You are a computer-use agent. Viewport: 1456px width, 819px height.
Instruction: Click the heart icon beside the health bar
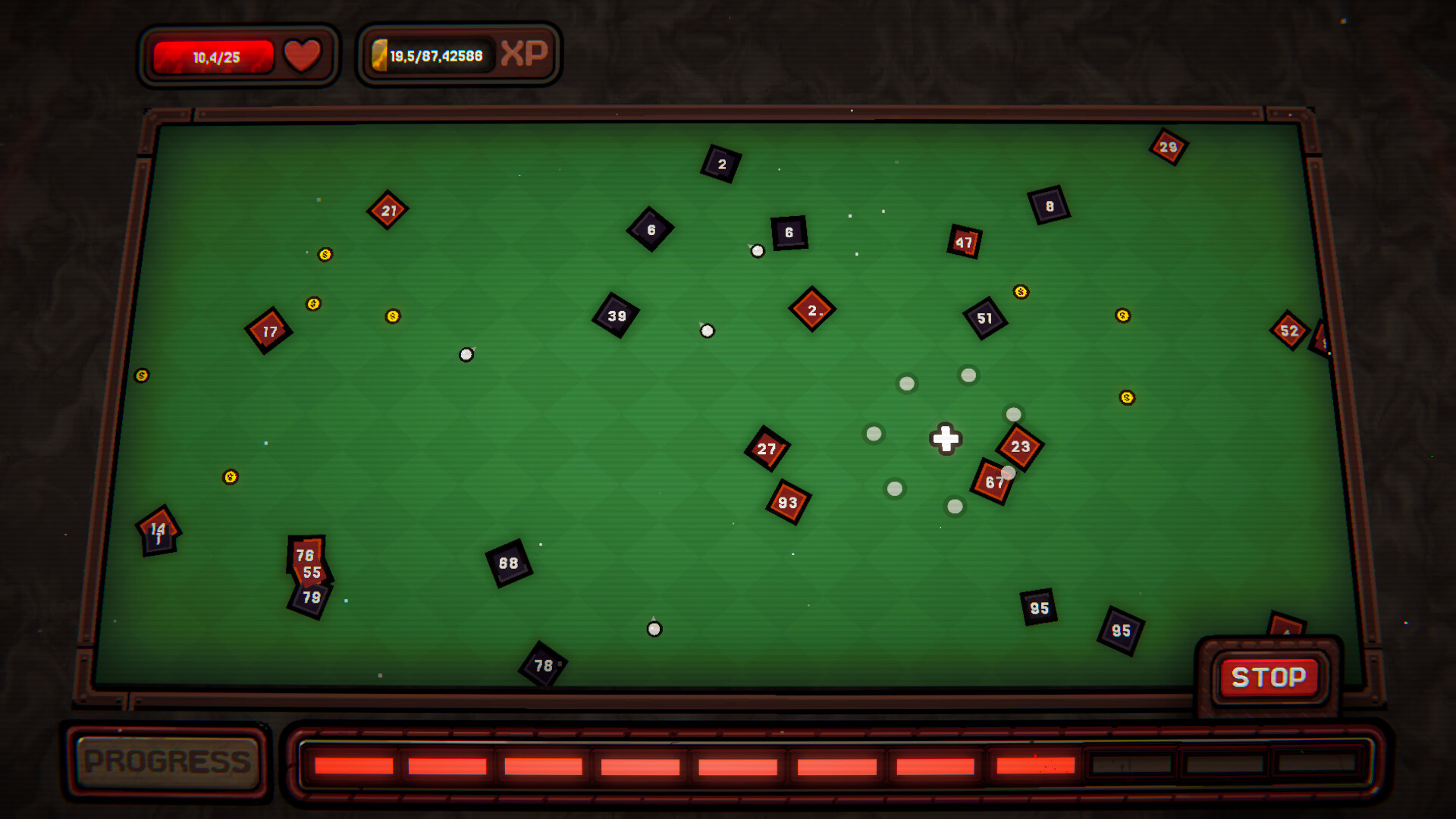tap(302, 54)
